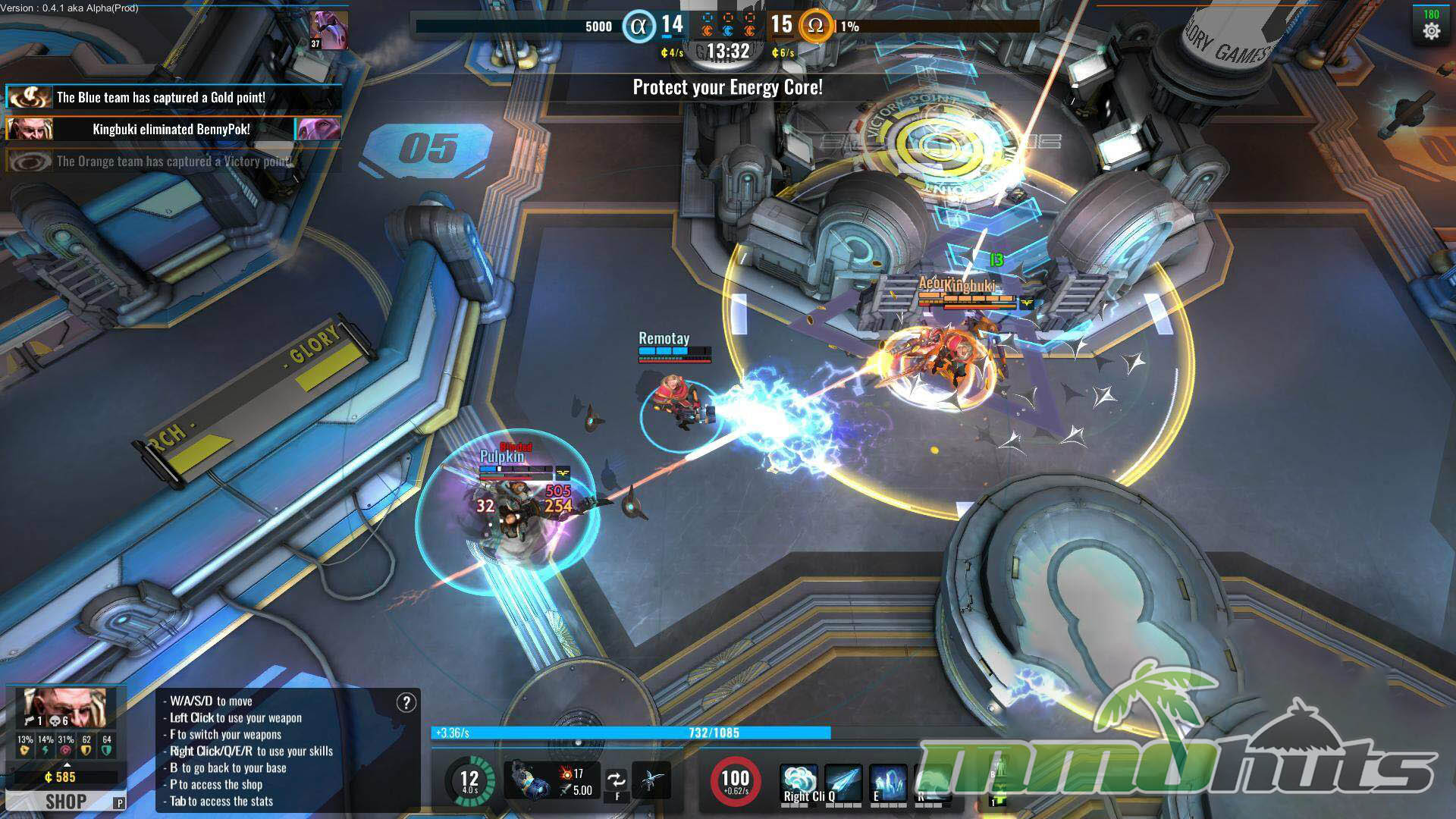Open the gear settings menu
Image resolution: width=1456 pixels, height=819 pixels.
tap(1431, 30)
